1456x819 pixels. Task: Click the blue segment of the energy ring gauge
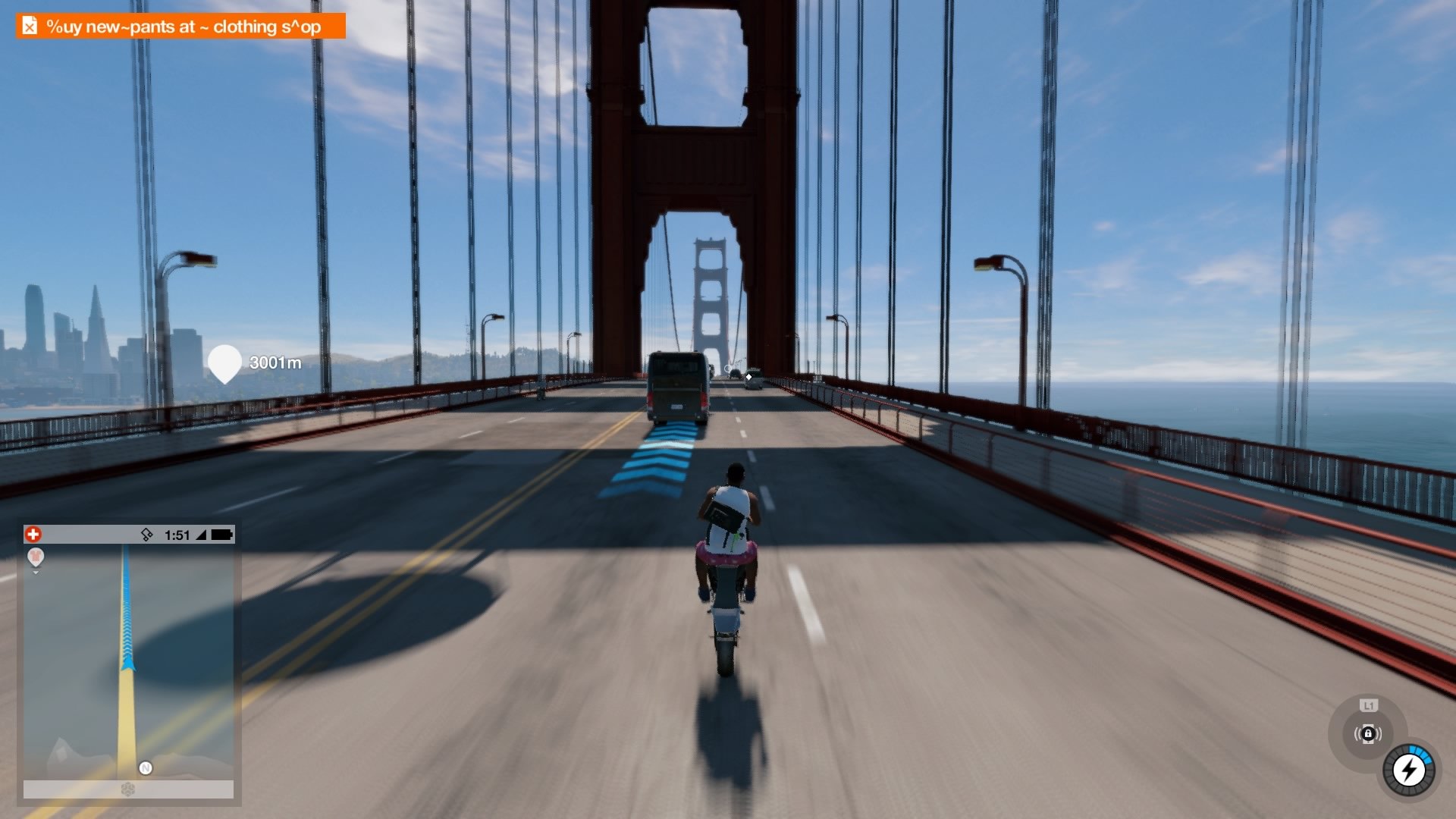point(1420,753)
